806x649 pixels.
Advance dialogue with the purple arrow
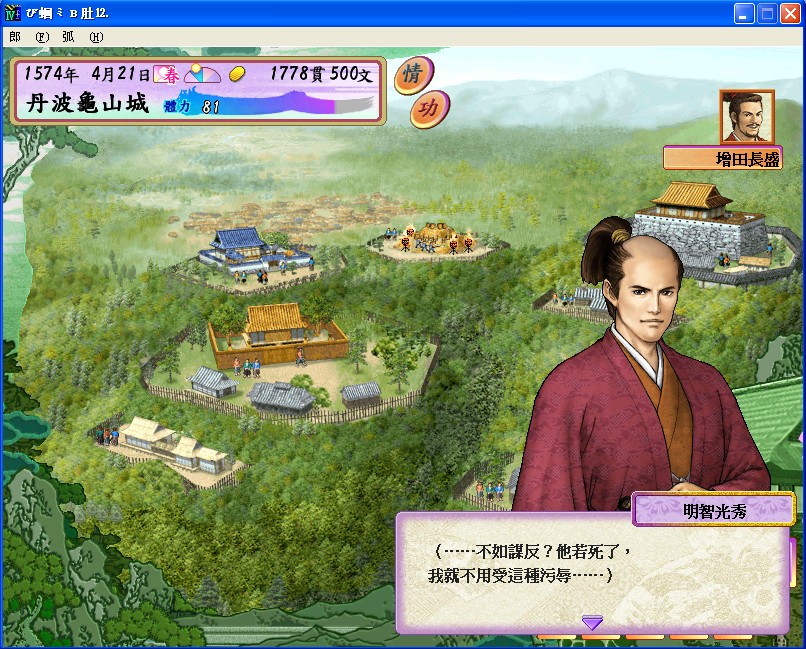point(592,623)
